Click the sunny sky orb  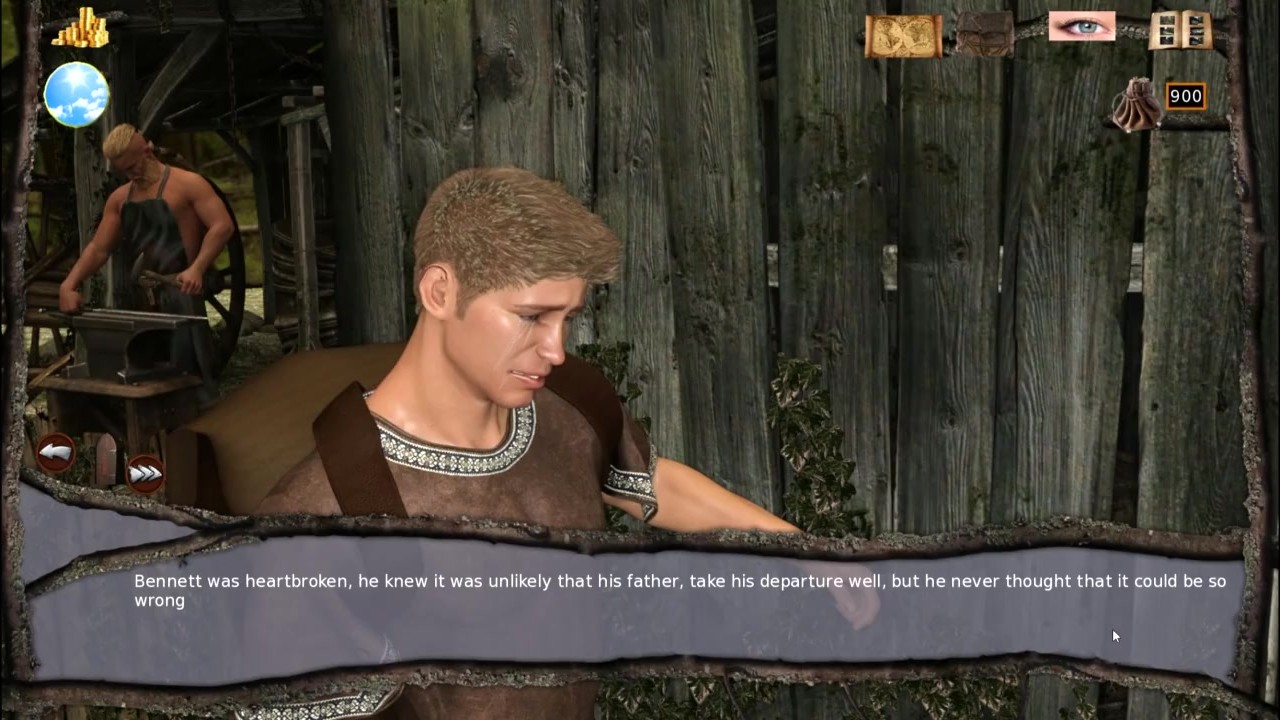(x=76, y=94)
